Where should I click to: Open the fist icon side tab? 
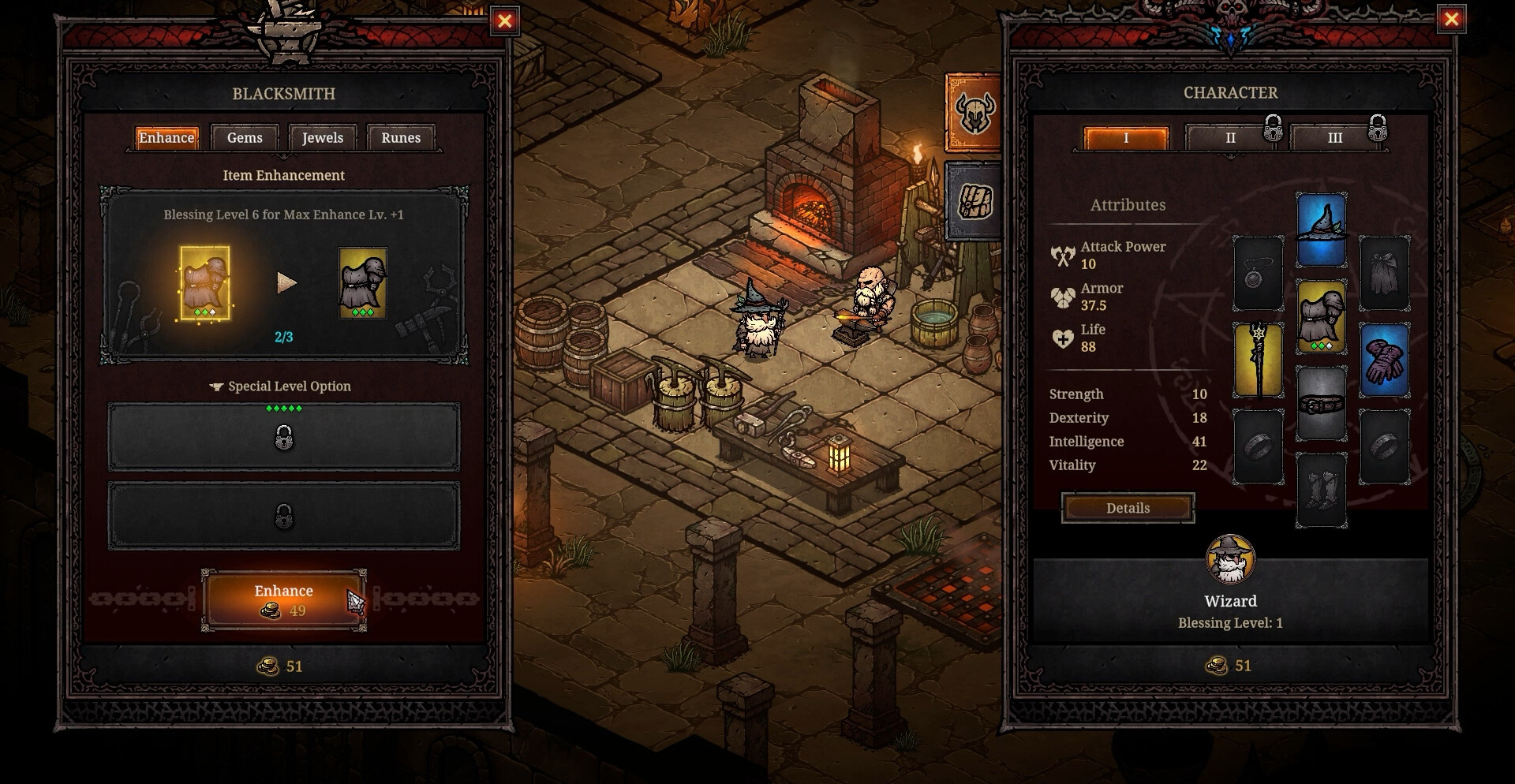pos(974,201)
